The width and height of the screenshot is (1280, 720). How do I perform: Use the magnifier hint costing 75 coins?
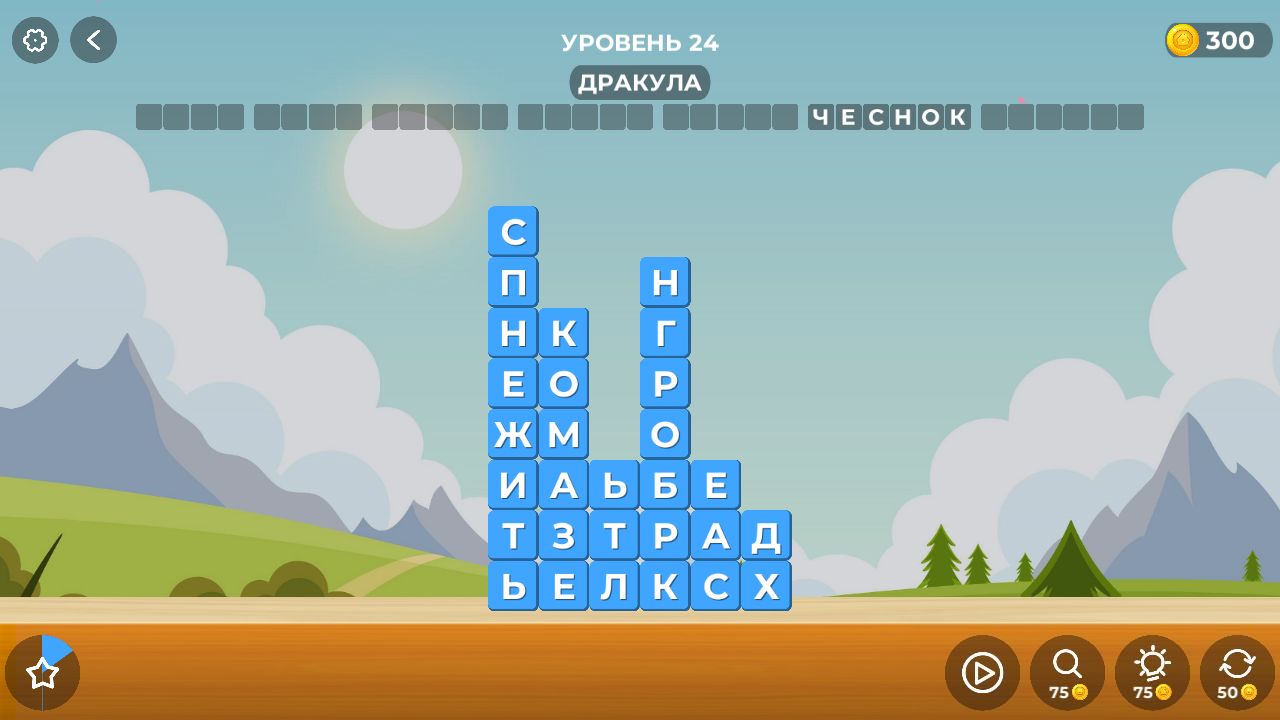(x=1066, y=672)
